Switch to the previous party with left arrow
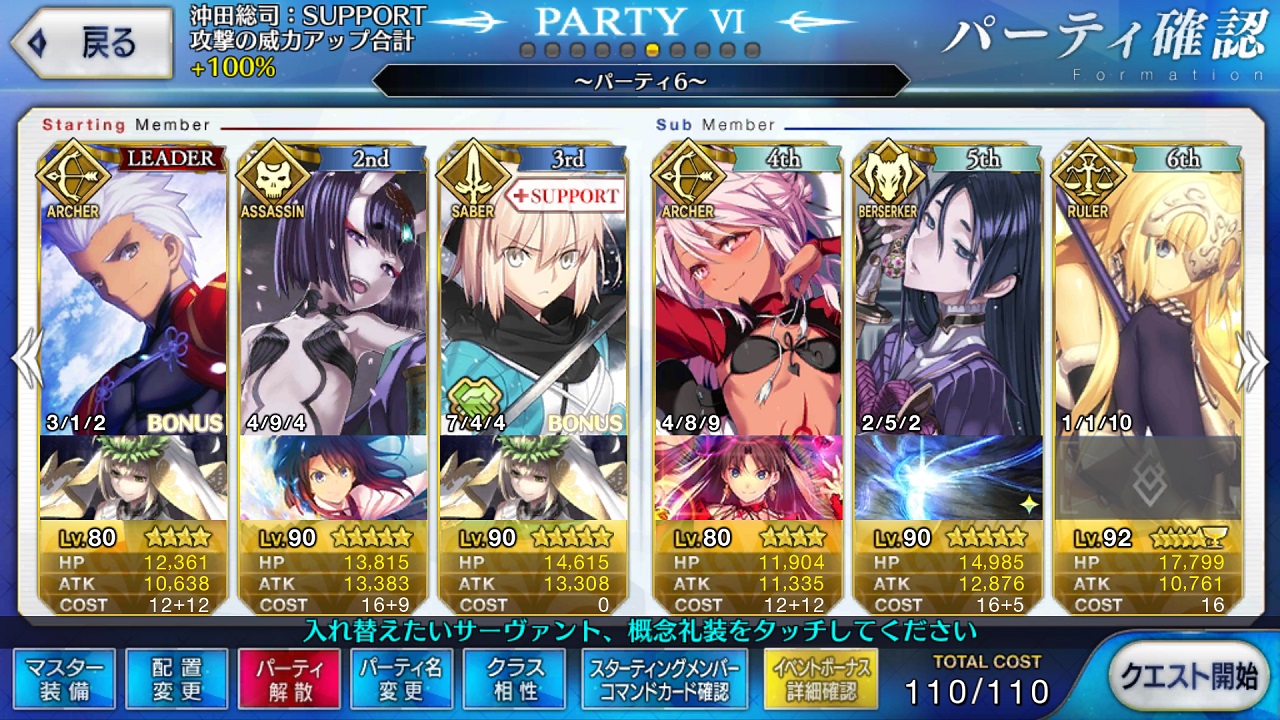This screenshot has width=1280, height=720. pos(24,360)
